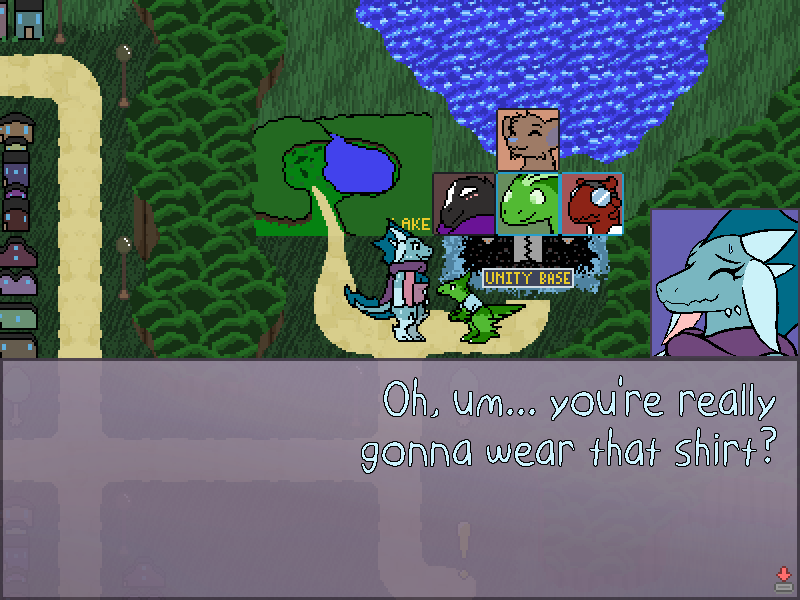Image resolution: width=800 pixels, height=600 pixels.
Task: Select the tan character portrait on top
Action: tap(528, 140)
